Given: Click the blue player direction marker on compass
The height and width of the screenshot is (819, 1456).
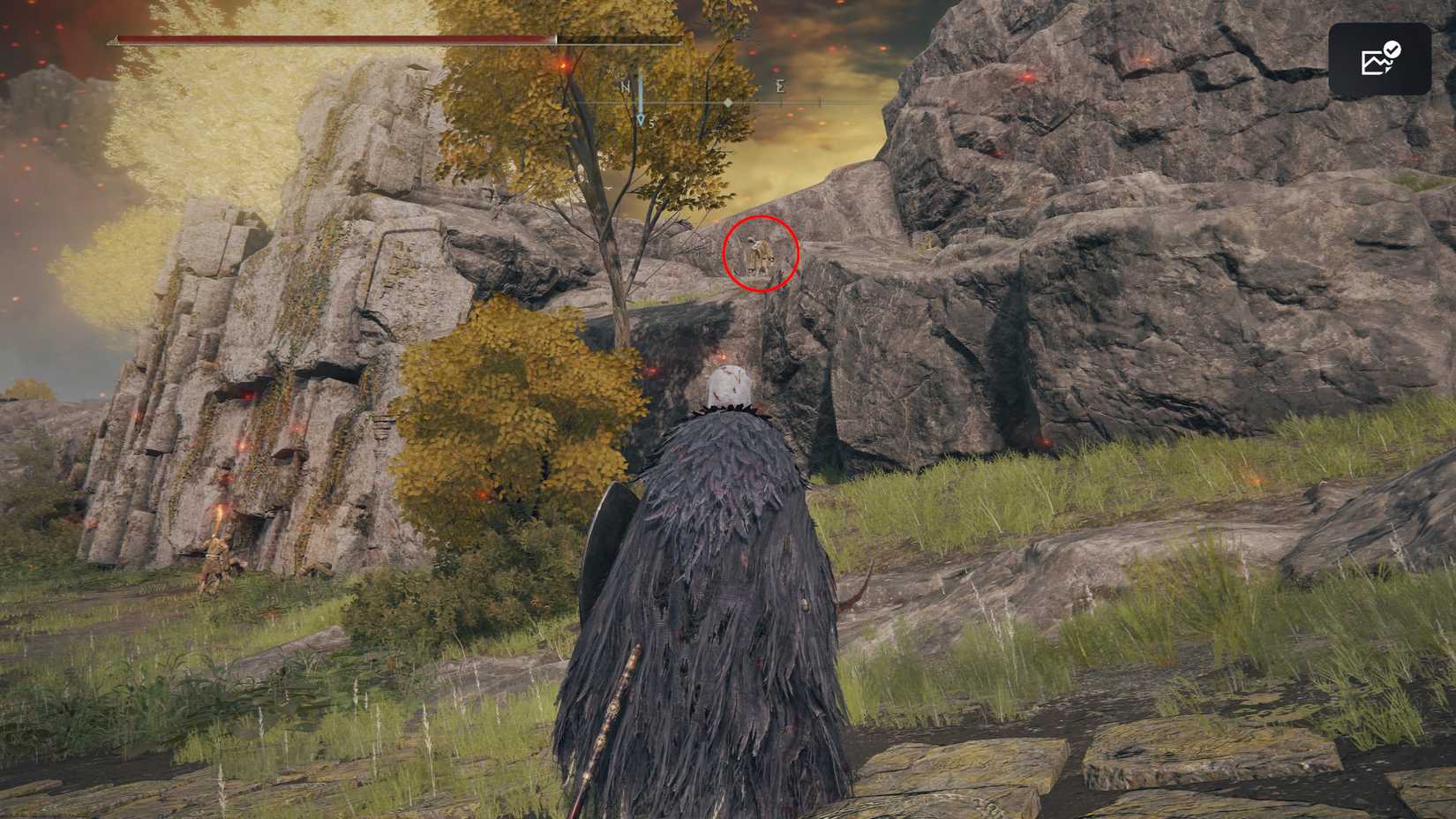Looking at the screenshot, I should point(641,117).
